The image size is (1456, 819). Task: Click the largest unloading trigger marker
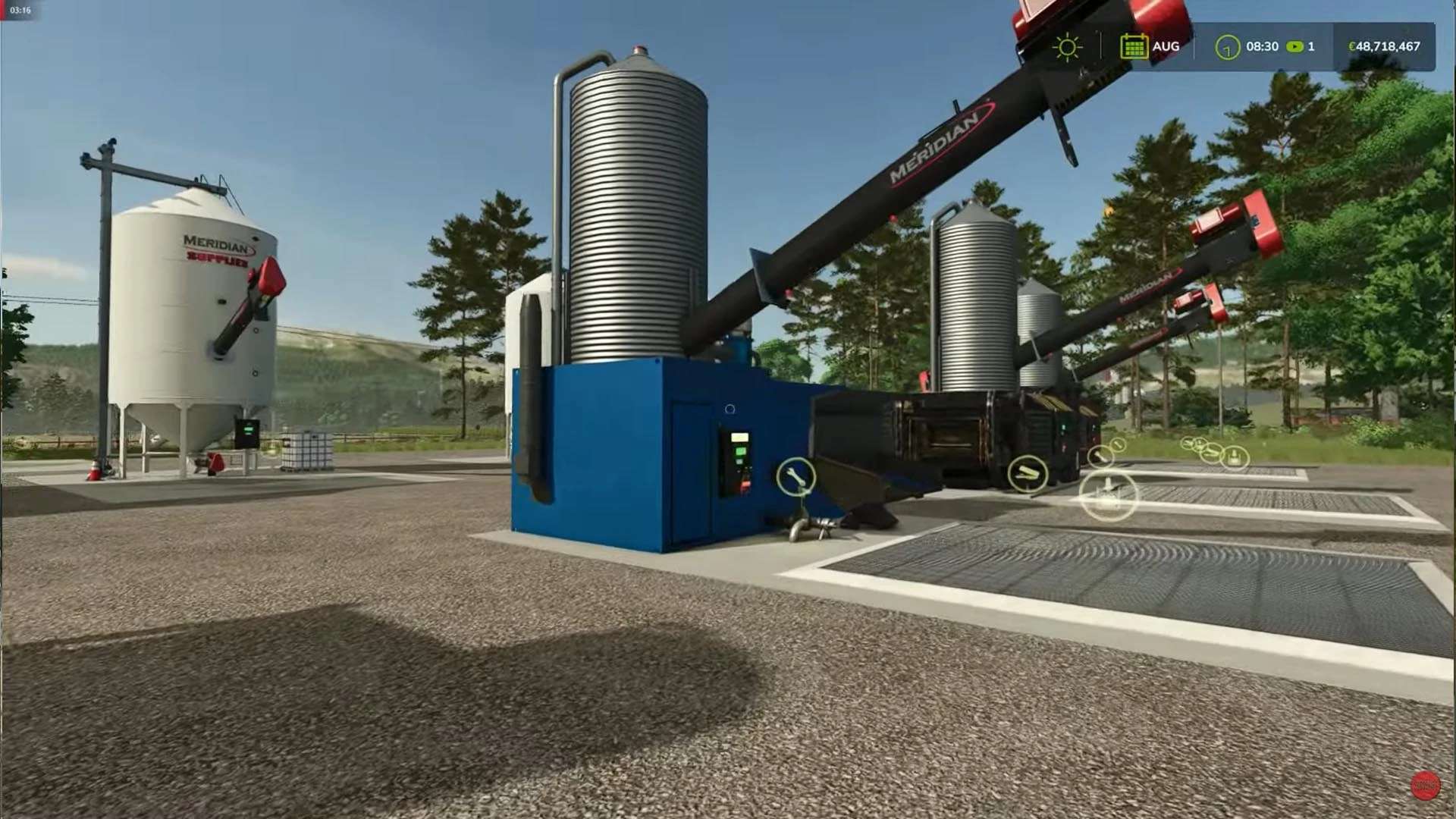1108,494
